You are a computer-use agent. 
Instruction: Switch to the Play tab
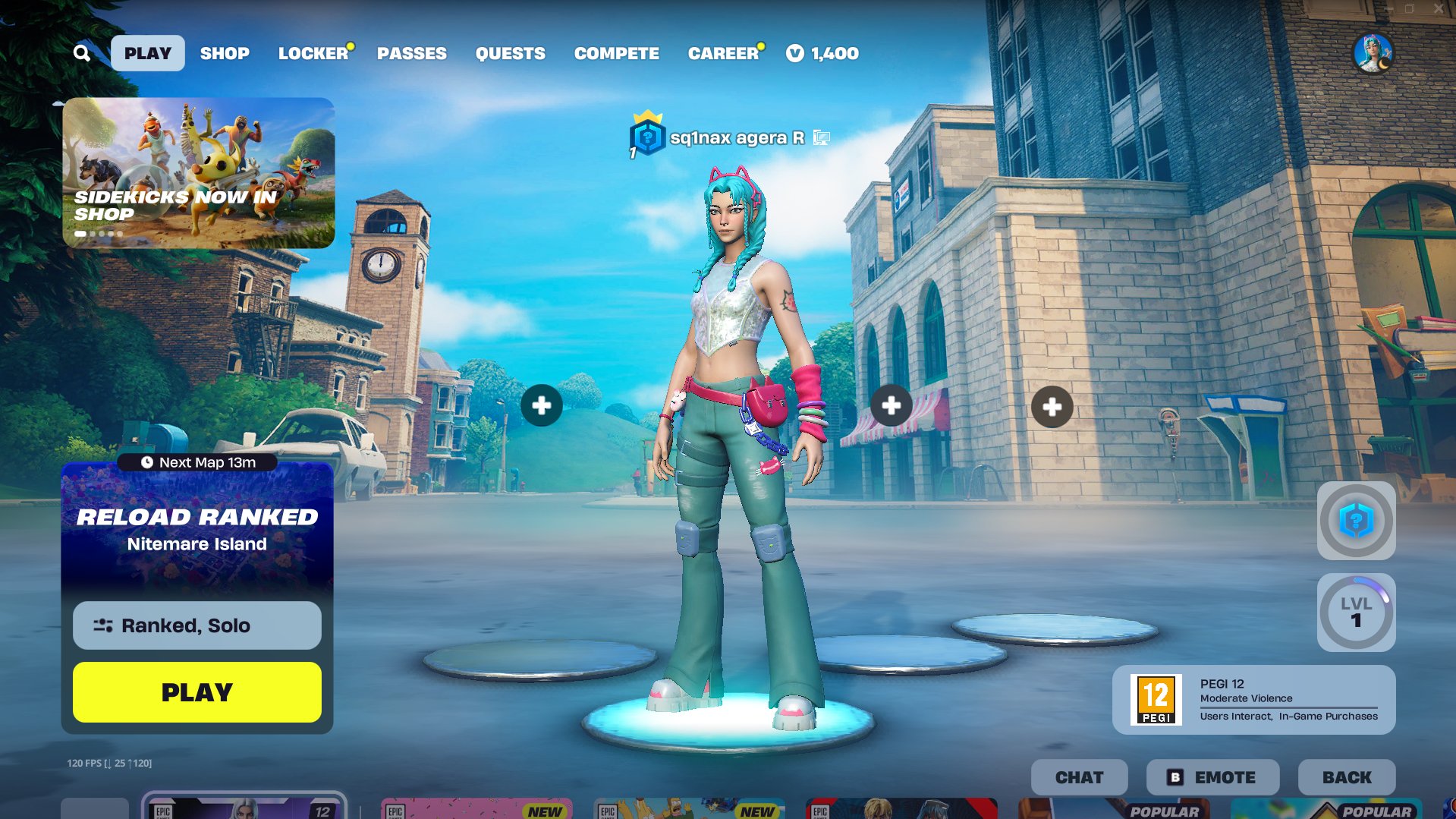148,53
